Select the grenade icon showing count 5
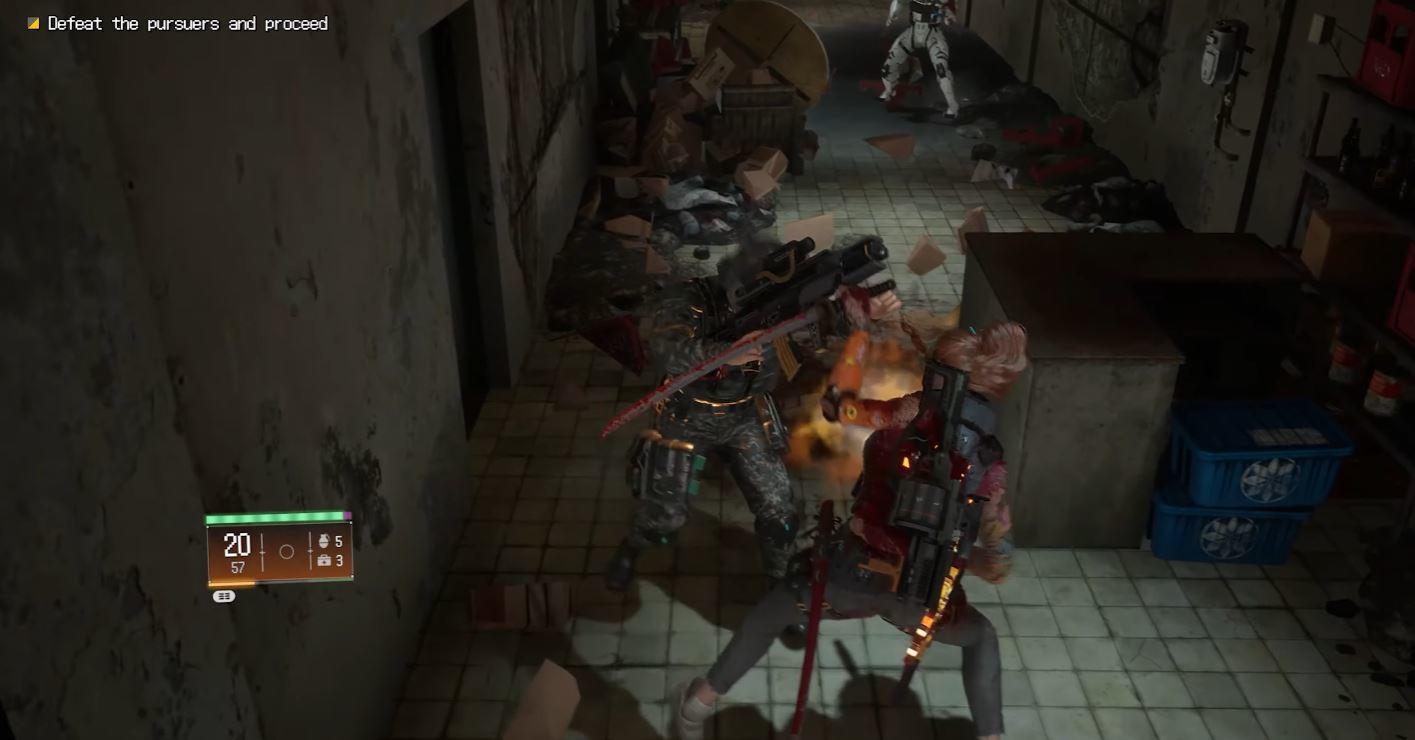 coord(325,540)
